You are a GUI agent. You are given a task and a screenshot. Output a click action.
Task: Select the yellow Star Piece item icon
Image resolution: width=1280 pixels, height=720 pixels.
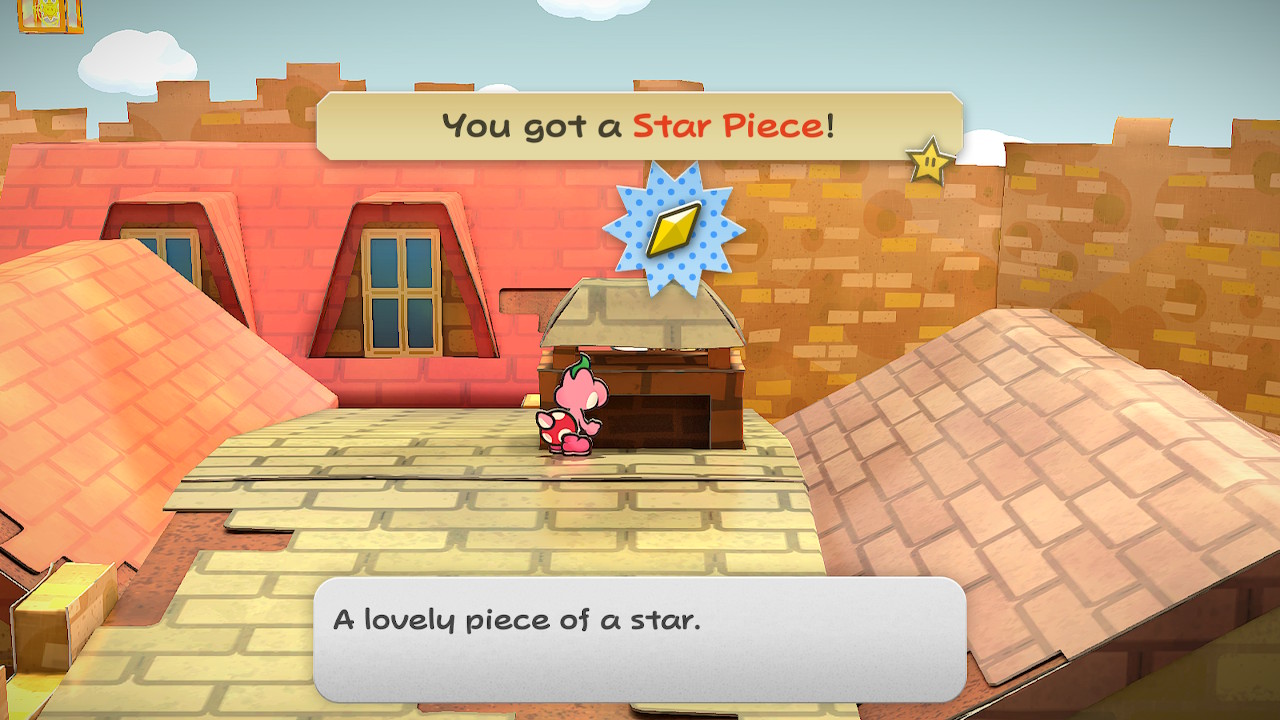(x=673, y=230)
